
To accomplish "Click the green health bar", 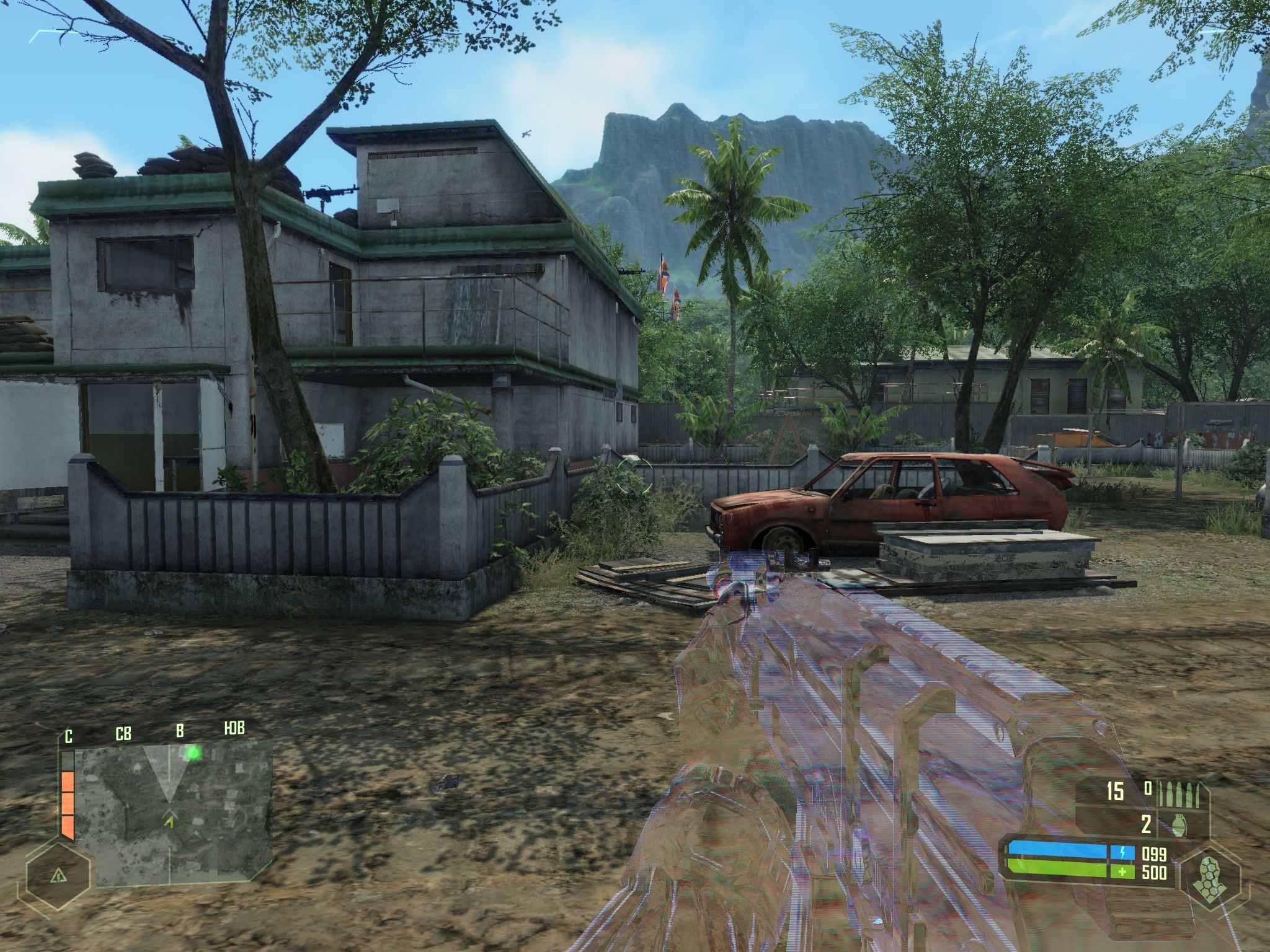I will (x=1054, y=869).
